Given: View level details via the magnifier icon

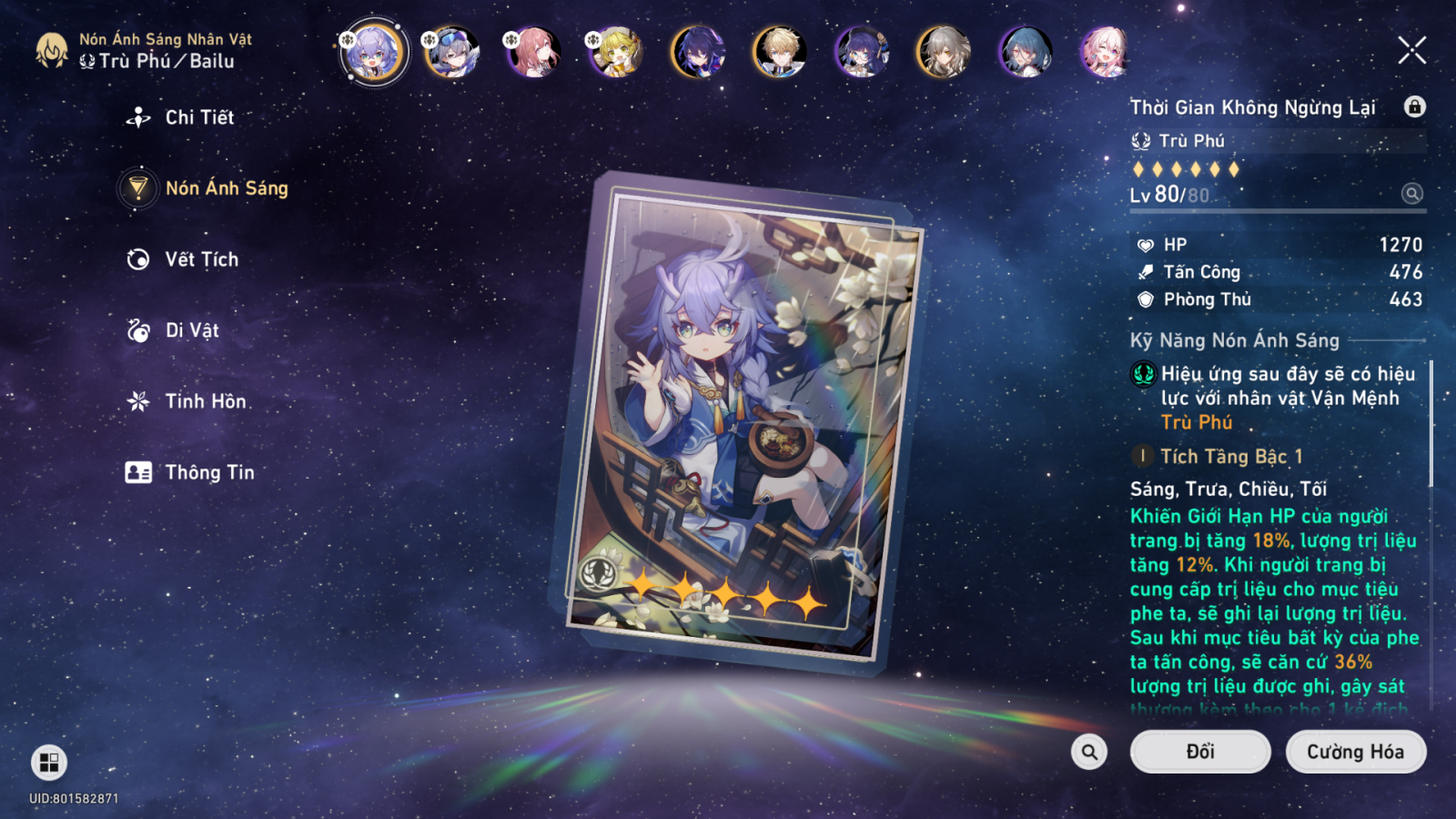Looking at the screenshot, I should click(1411, 194).
